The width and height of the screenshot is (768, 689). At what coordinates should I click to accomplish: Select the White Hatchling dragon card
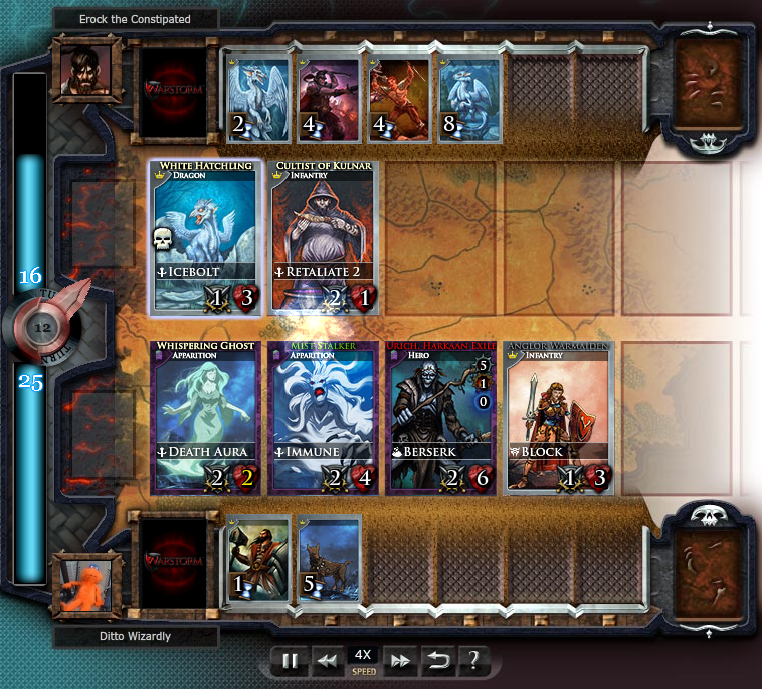205,236
